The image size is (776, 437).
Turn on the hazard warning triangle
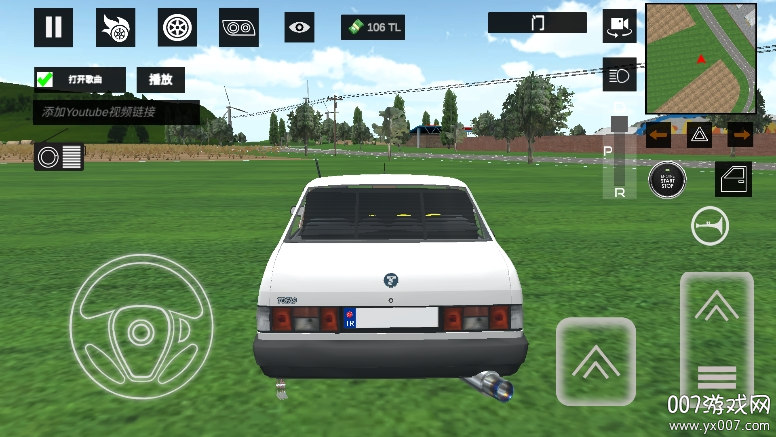tap(699, 134)
